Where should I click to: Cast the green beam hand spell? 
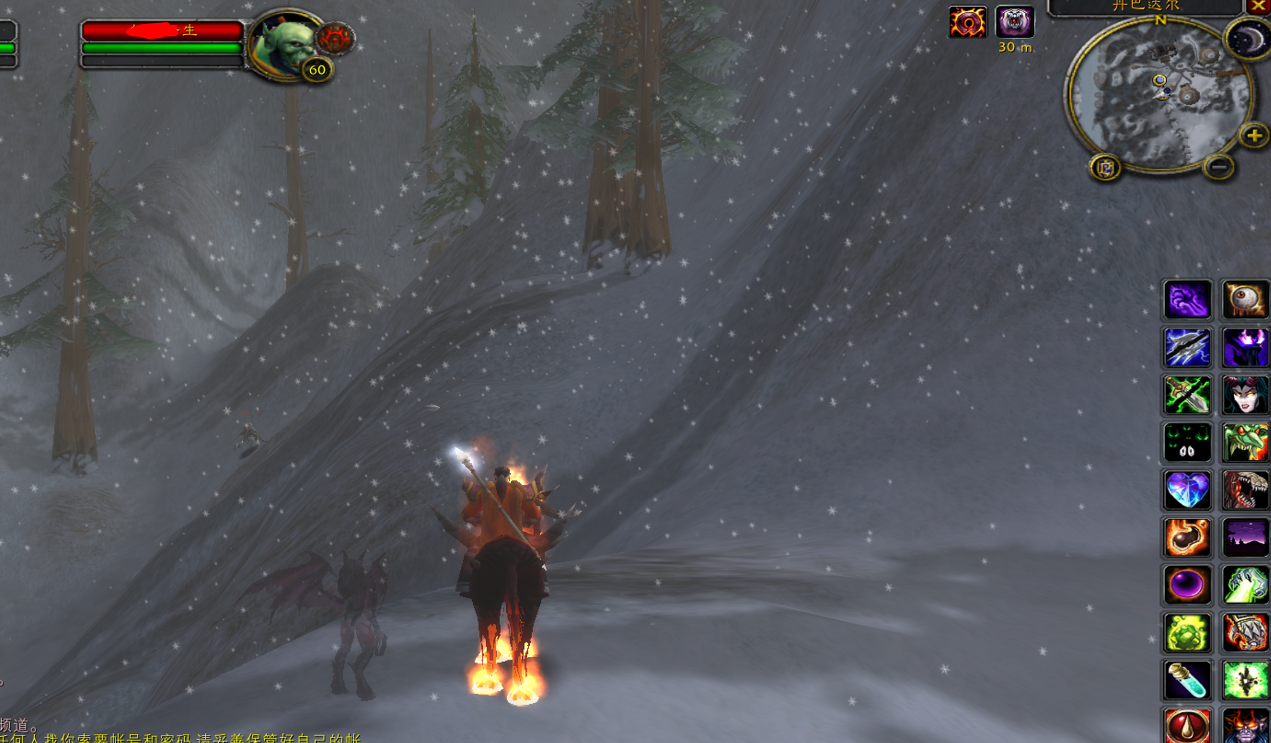pos(1246,586)
